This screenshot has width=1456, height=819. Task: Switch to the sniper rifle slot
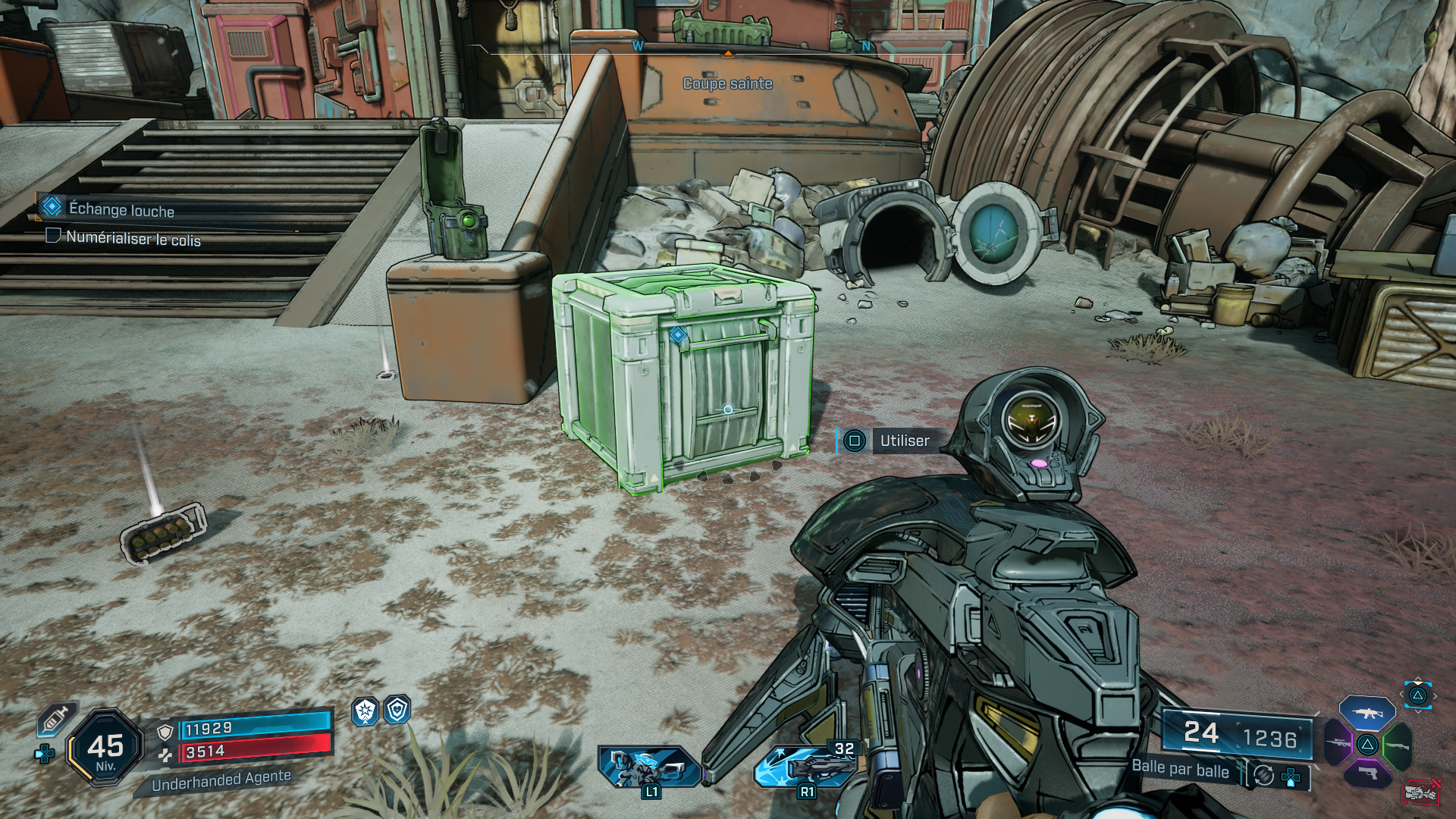1338,742
